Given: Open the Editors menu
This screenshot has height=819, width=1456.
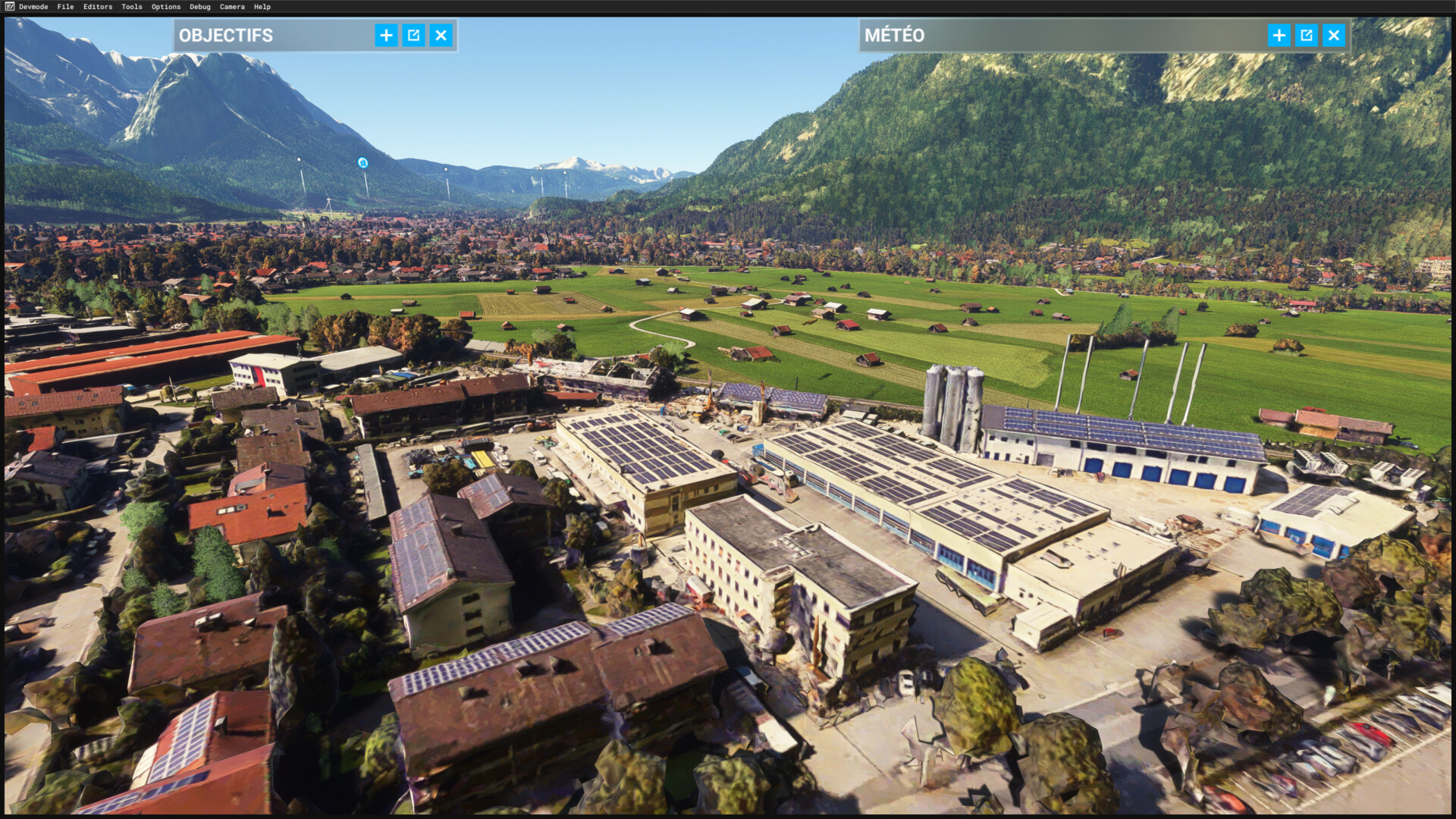Looking at the screenshot, I should point(98,7).
